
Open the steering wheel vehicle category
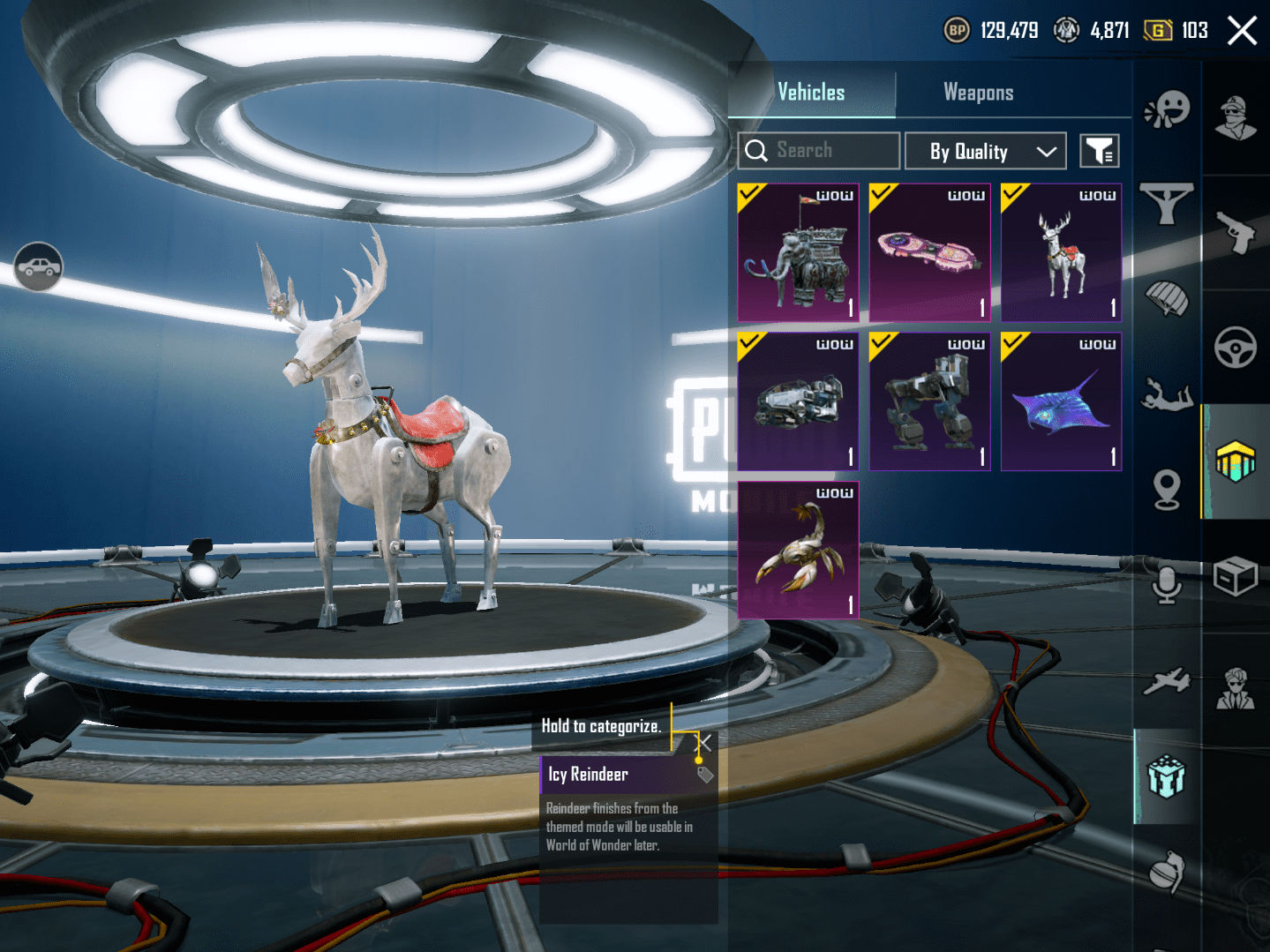(1236, 348)
